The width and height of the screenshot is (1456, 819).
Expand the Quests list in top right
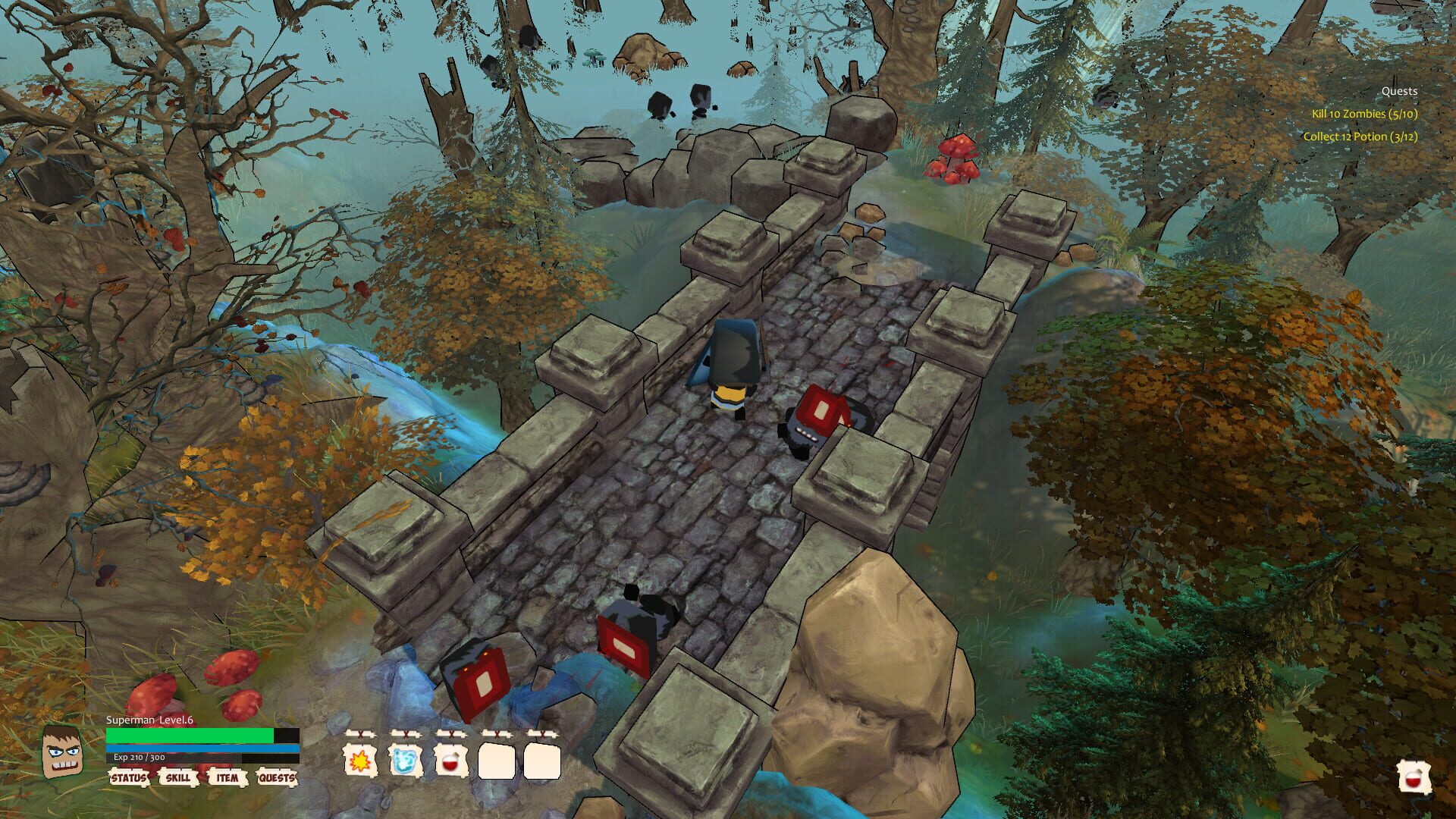tap(1400, 90)
